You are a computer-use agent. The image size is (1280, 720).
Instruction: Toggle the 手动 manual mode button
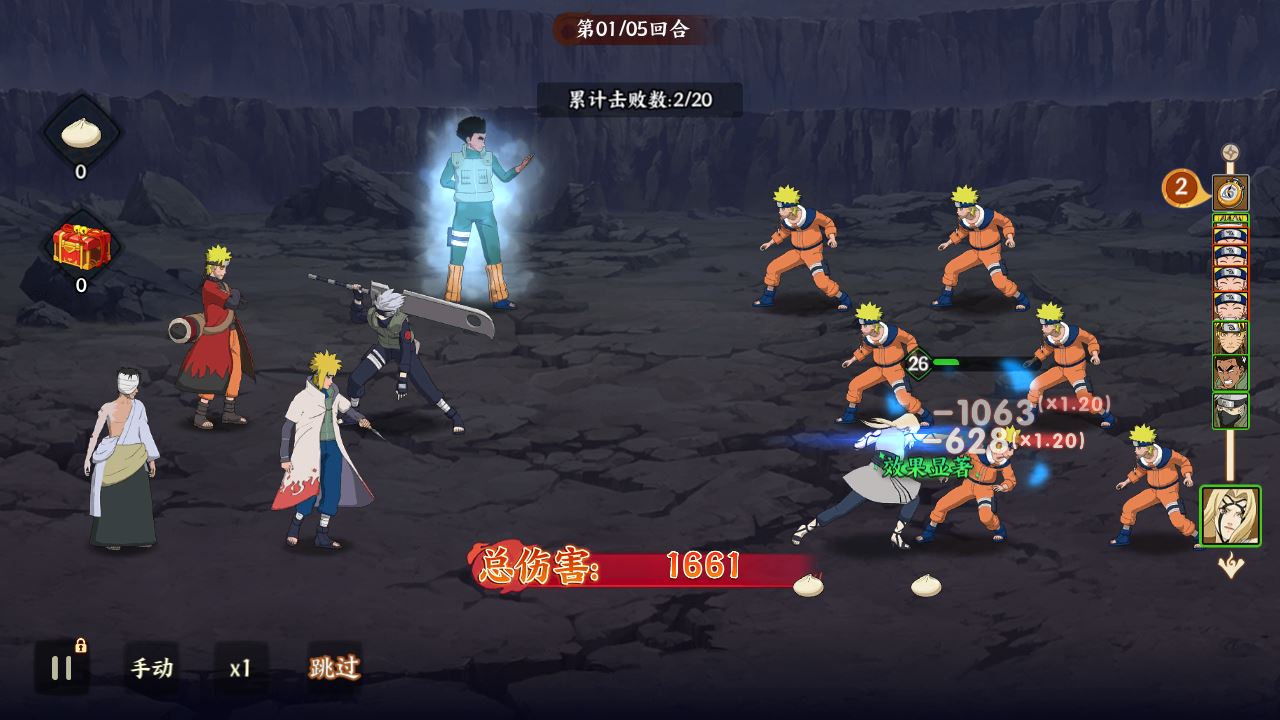point(152,668)
